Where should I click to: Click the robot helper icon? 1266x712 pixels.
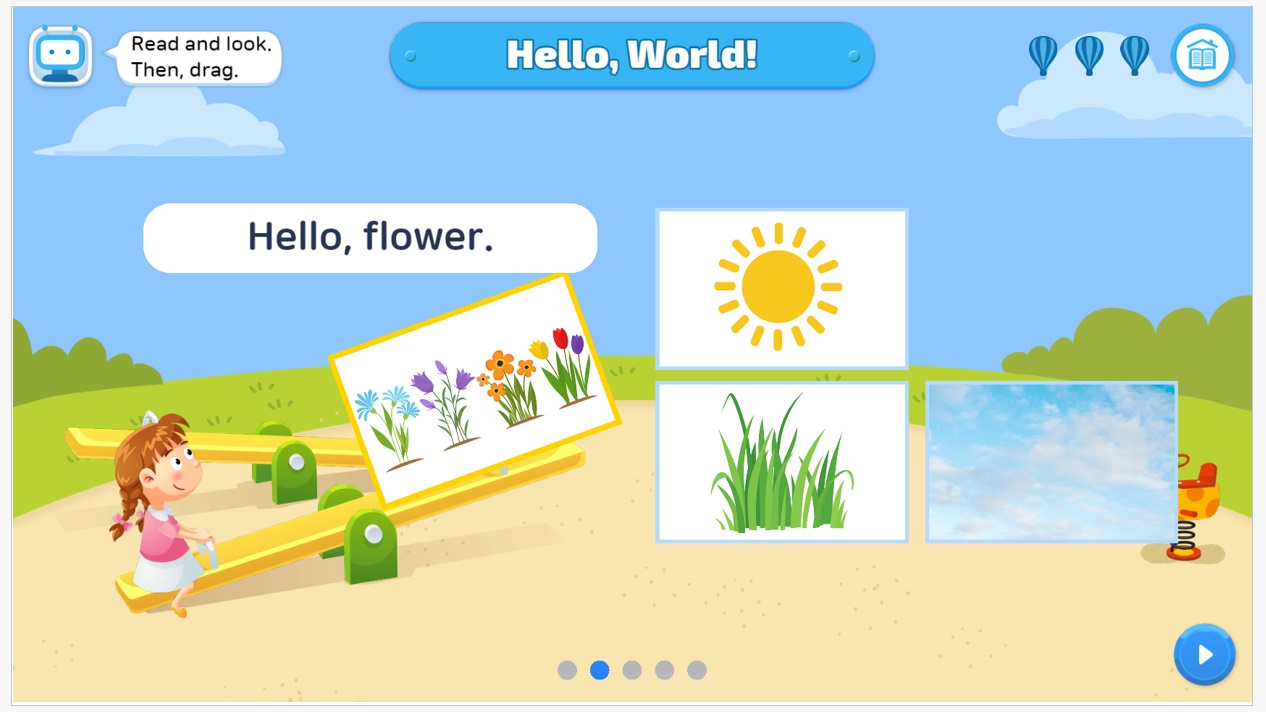point(61,56)
